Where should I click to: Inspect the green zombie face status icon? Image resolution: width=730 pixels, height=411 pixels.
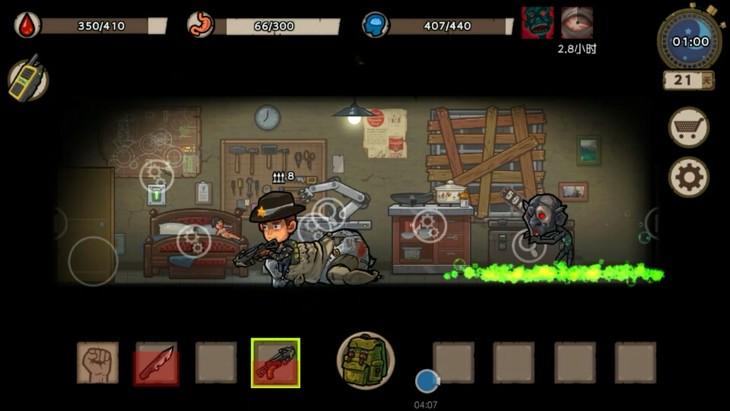(538, 22)
